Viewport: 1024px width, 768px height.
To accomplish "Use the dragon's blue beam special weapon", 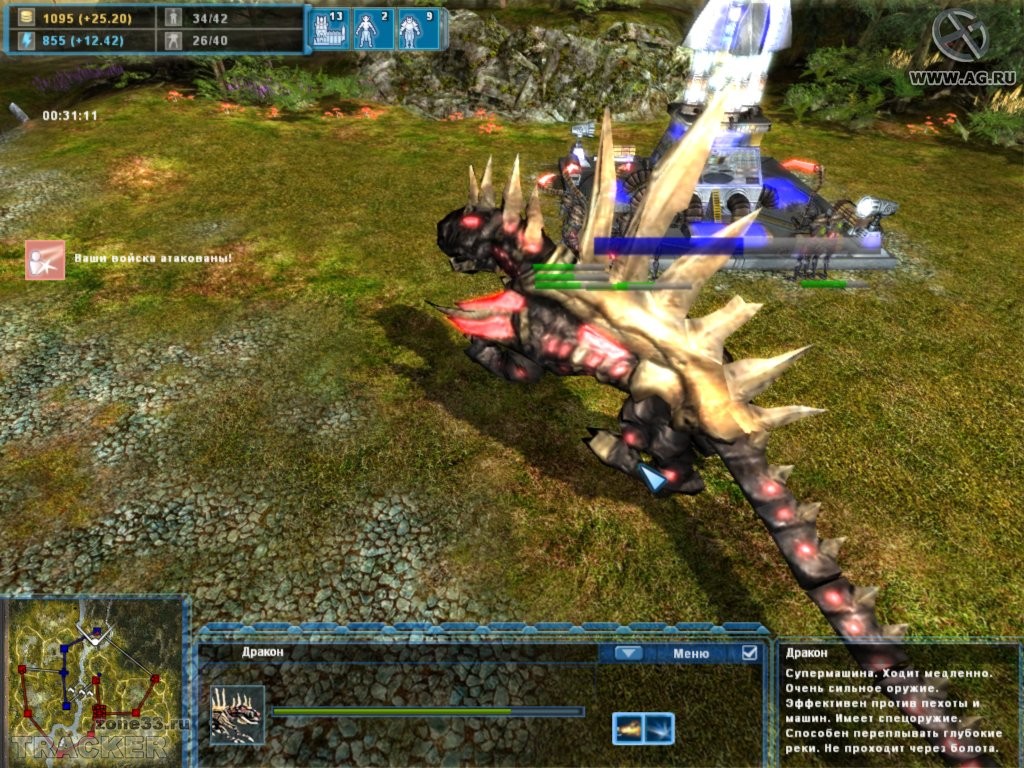I will tap(659, 728).
